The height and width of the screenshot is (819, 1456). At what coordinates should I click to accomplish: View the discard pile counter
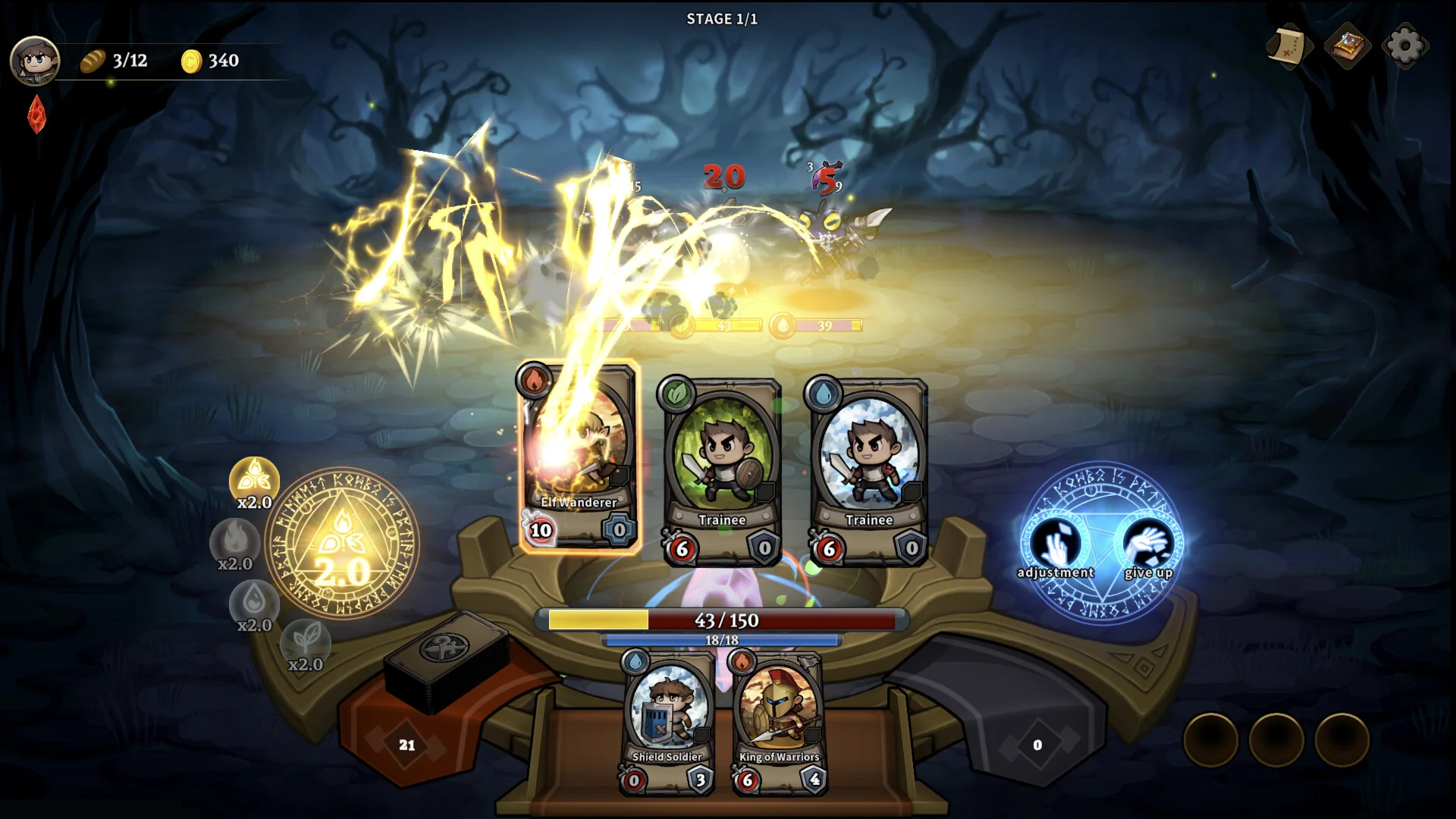1037,745
